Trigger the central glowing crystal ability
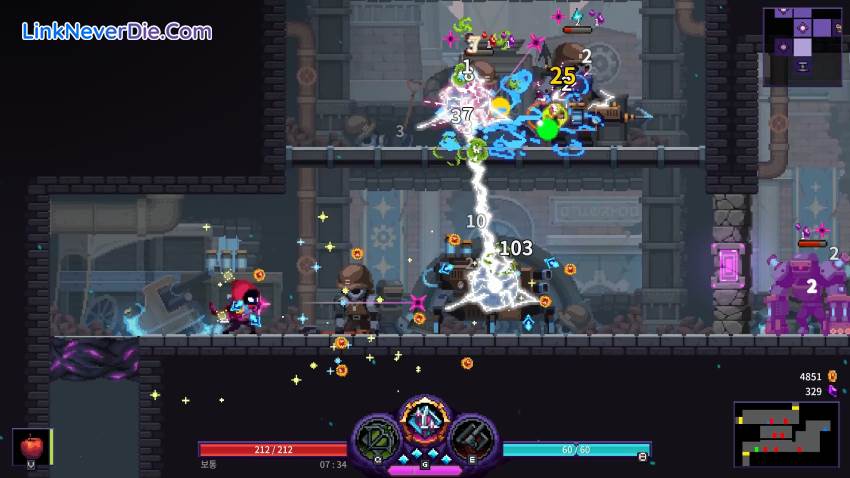850x478 pixels. (425, 421)
